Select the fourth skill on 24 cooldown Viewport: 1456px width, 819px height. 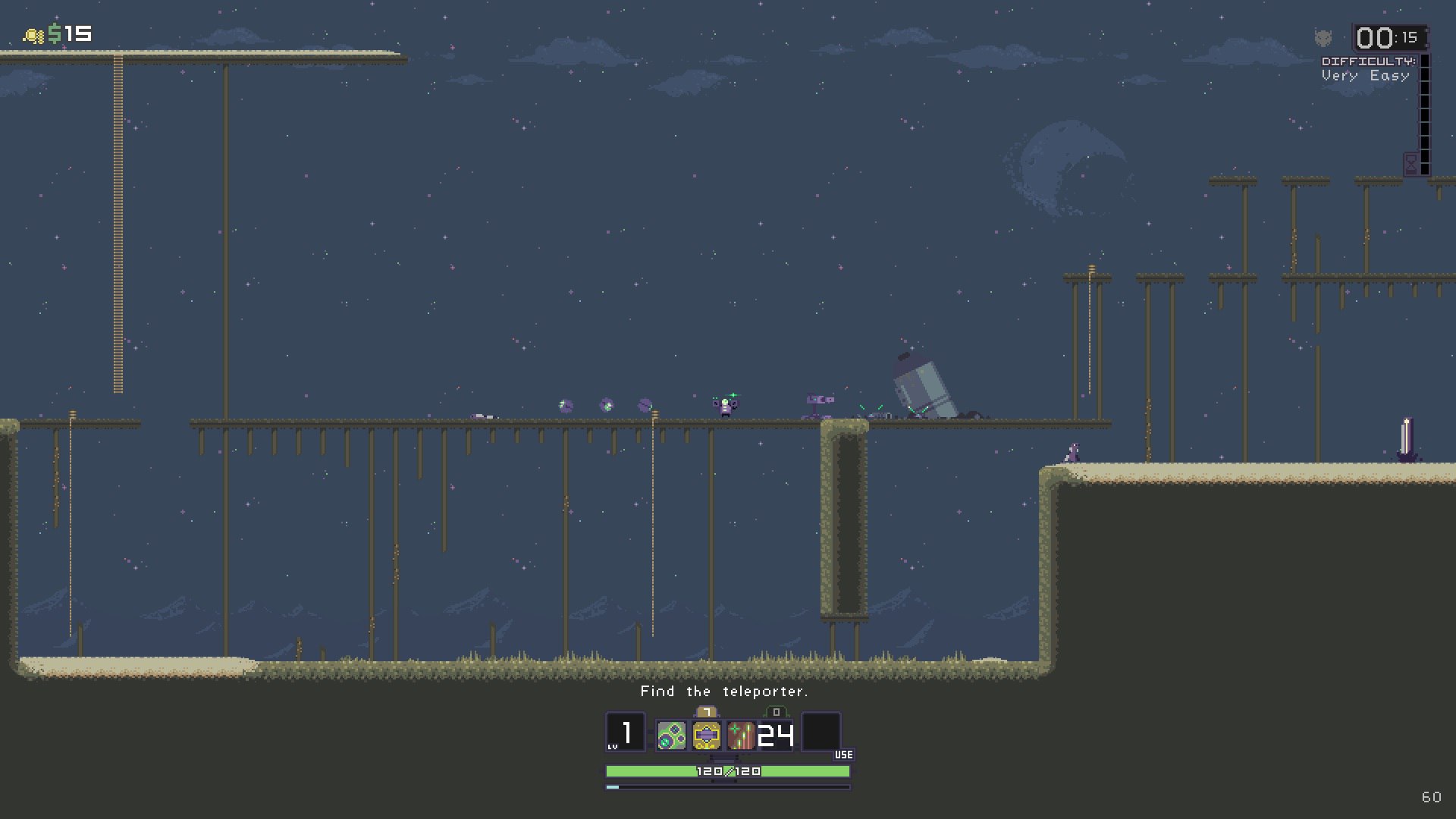(776, 735)
